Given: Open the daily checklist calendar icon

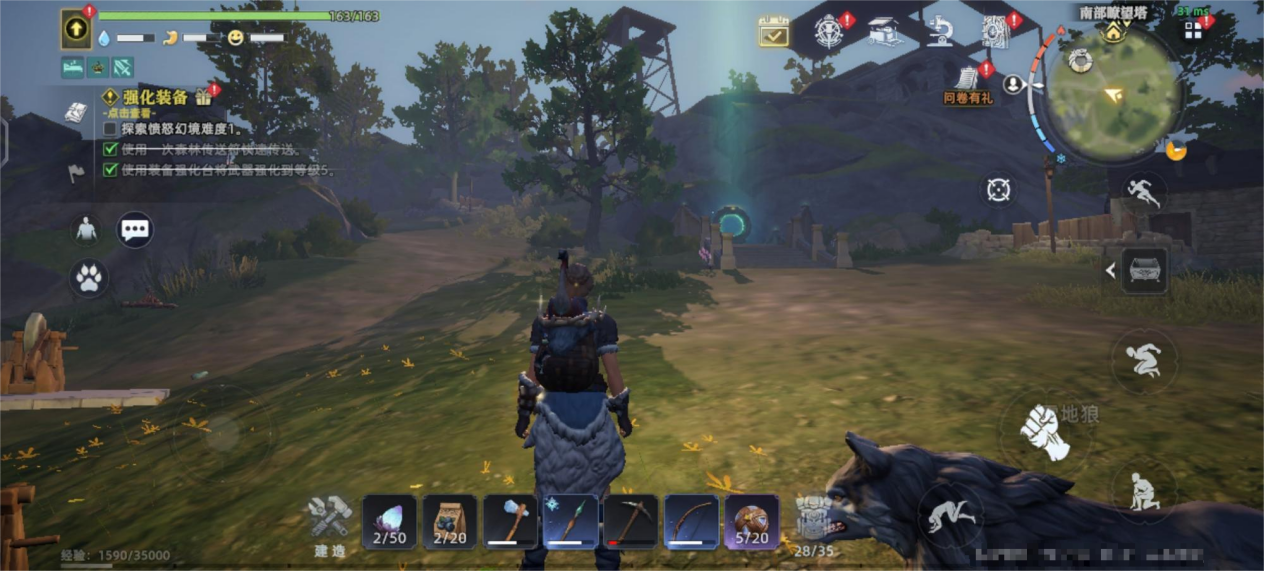Looking at the screenshot, I should point(773,32).
